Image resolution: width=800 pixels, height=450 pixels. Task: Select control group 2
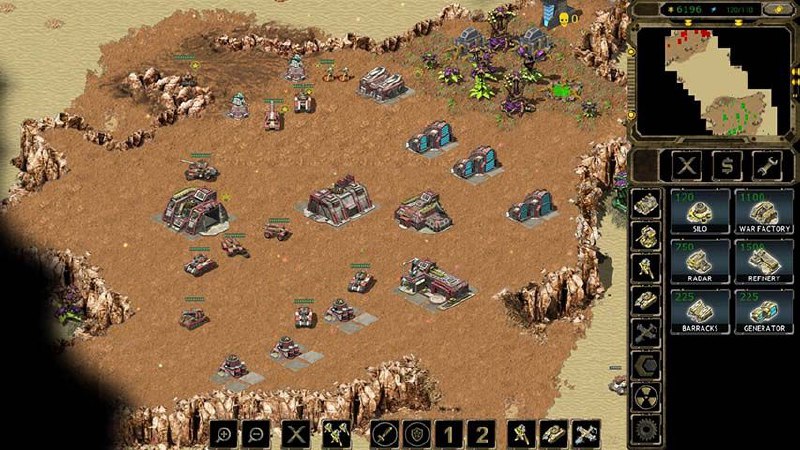tap(483, 434)
